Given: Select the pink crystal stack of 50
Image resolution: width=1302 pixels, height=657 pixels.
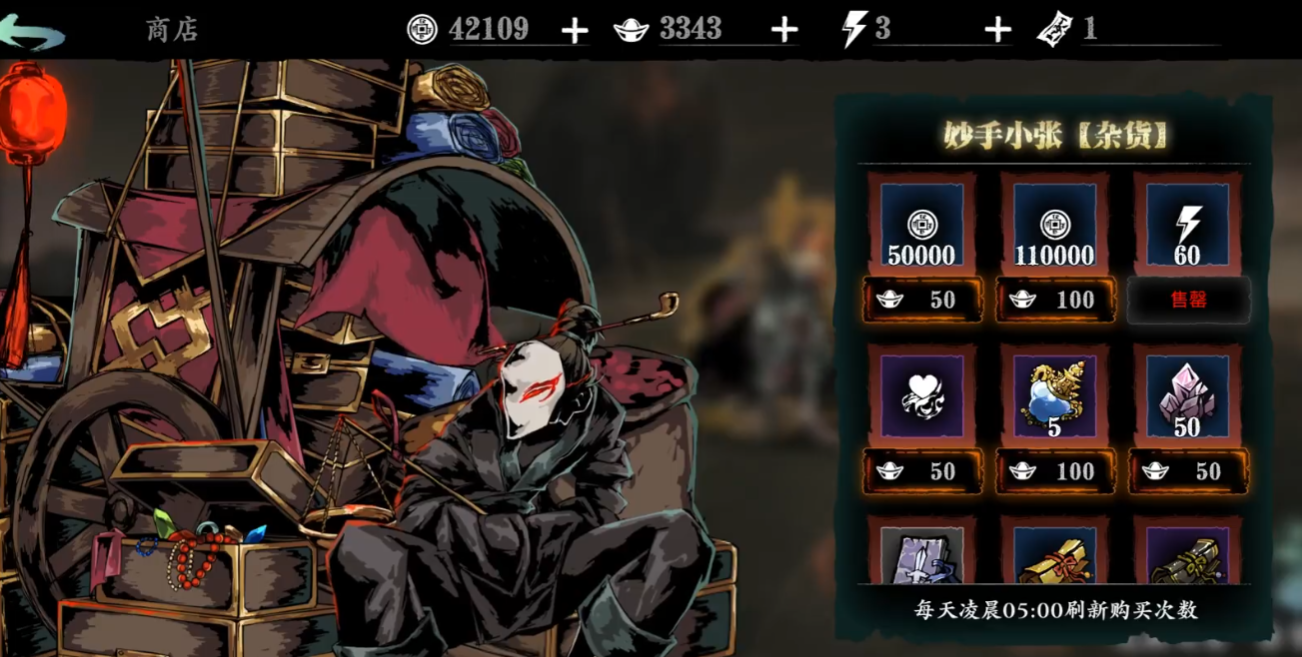Looking at the screenshot, I should (x=1187, y=396).
